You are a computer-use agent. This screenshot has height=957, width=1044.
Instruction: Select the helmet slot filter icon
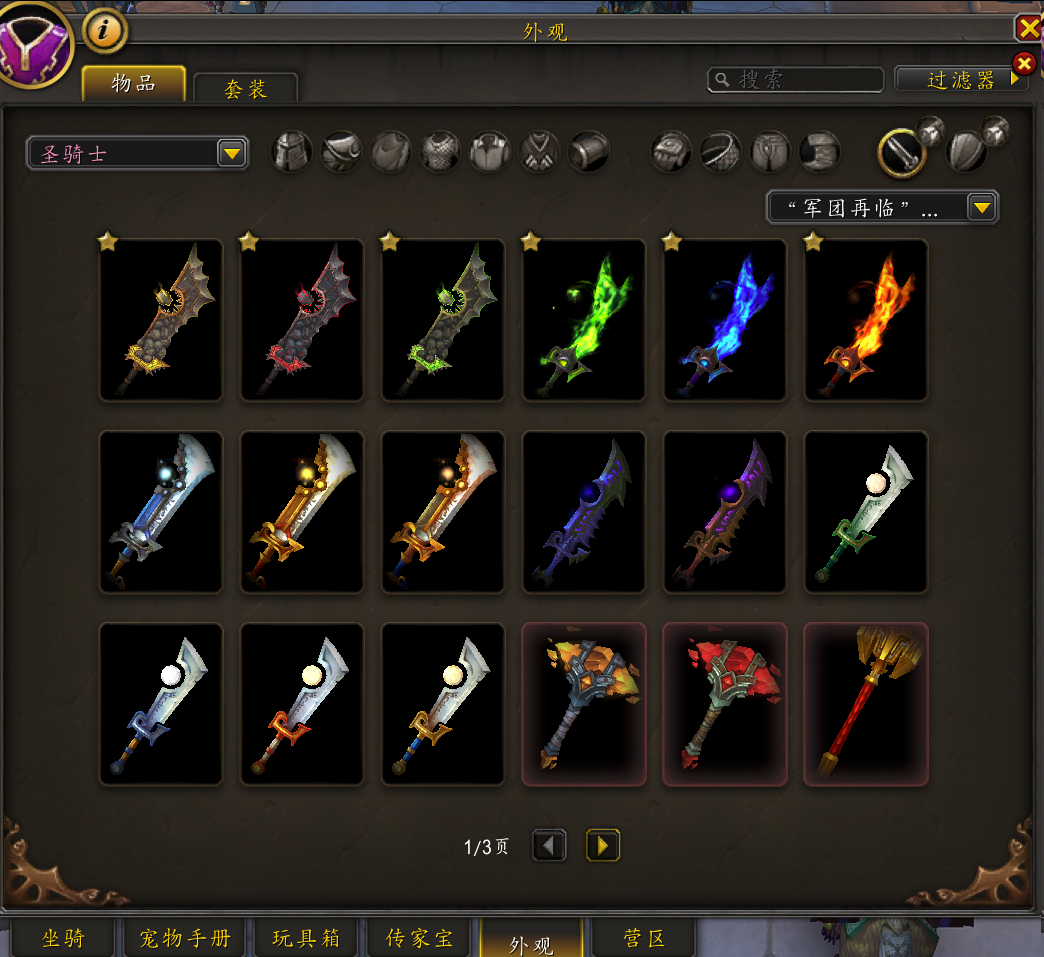[x=292, y=152]
